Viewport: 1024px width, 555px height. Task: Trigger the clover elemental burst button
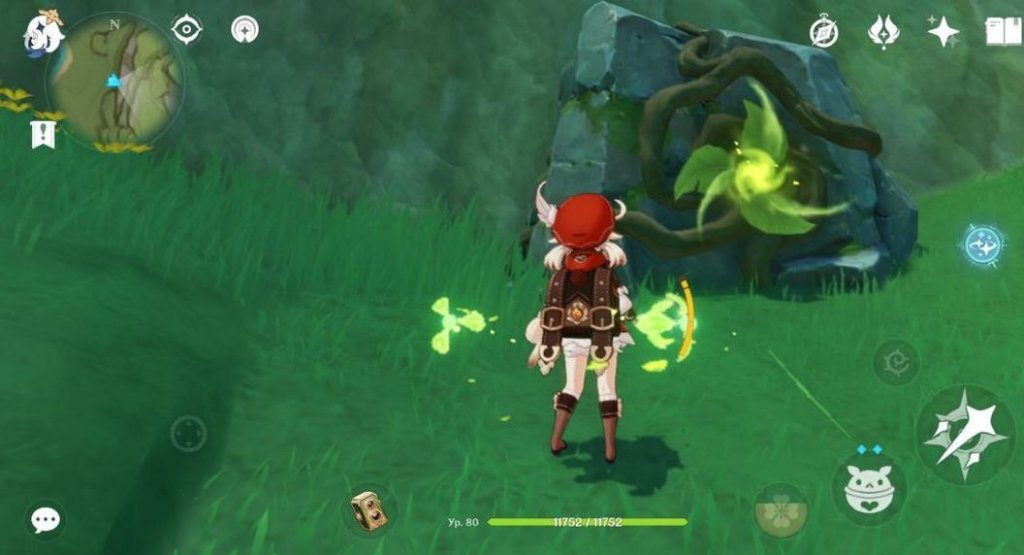click(781, 511)
